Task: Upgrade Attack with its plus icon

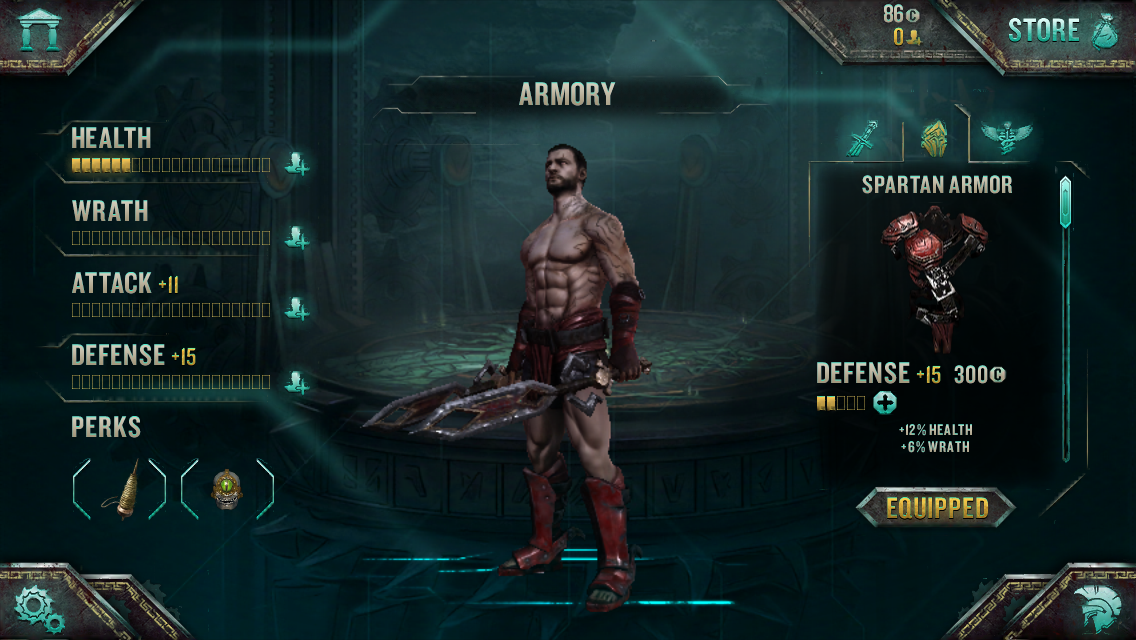Action: (296, 308)
